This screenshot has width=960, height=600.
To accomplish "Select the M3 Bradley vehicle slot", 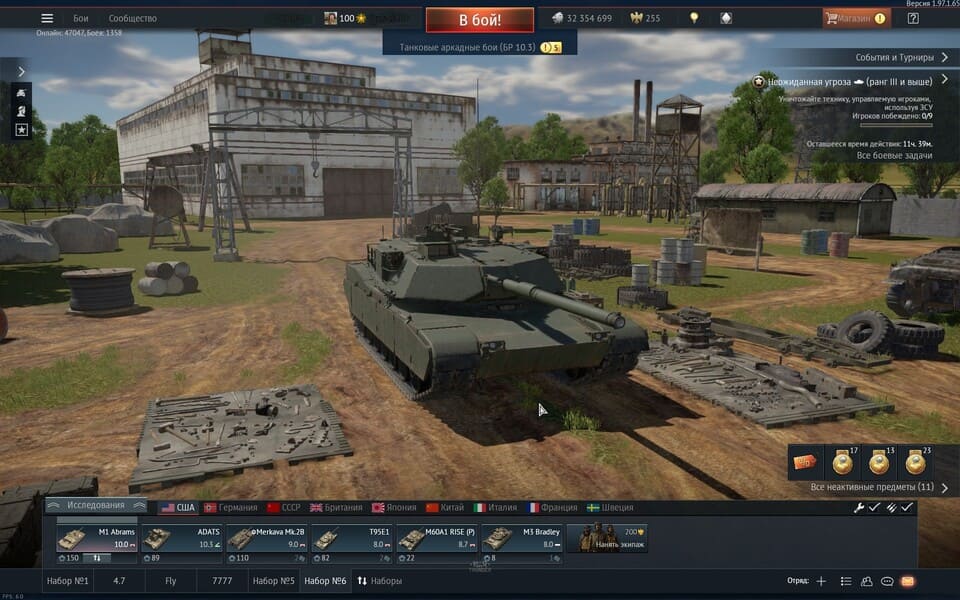I will tap(521, 539).
